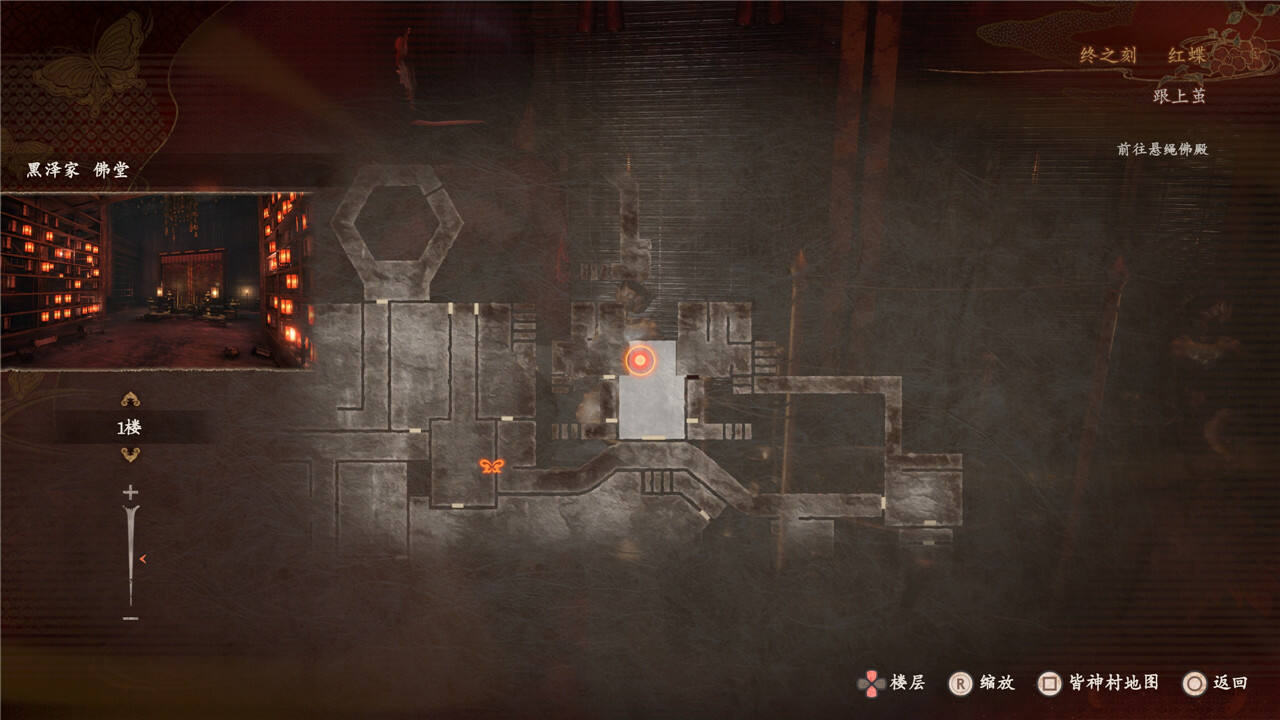The height and width of the screenshot is (720, 1280).
Task: Zoom out the map with the minus sign
Action: pos(130,618)
